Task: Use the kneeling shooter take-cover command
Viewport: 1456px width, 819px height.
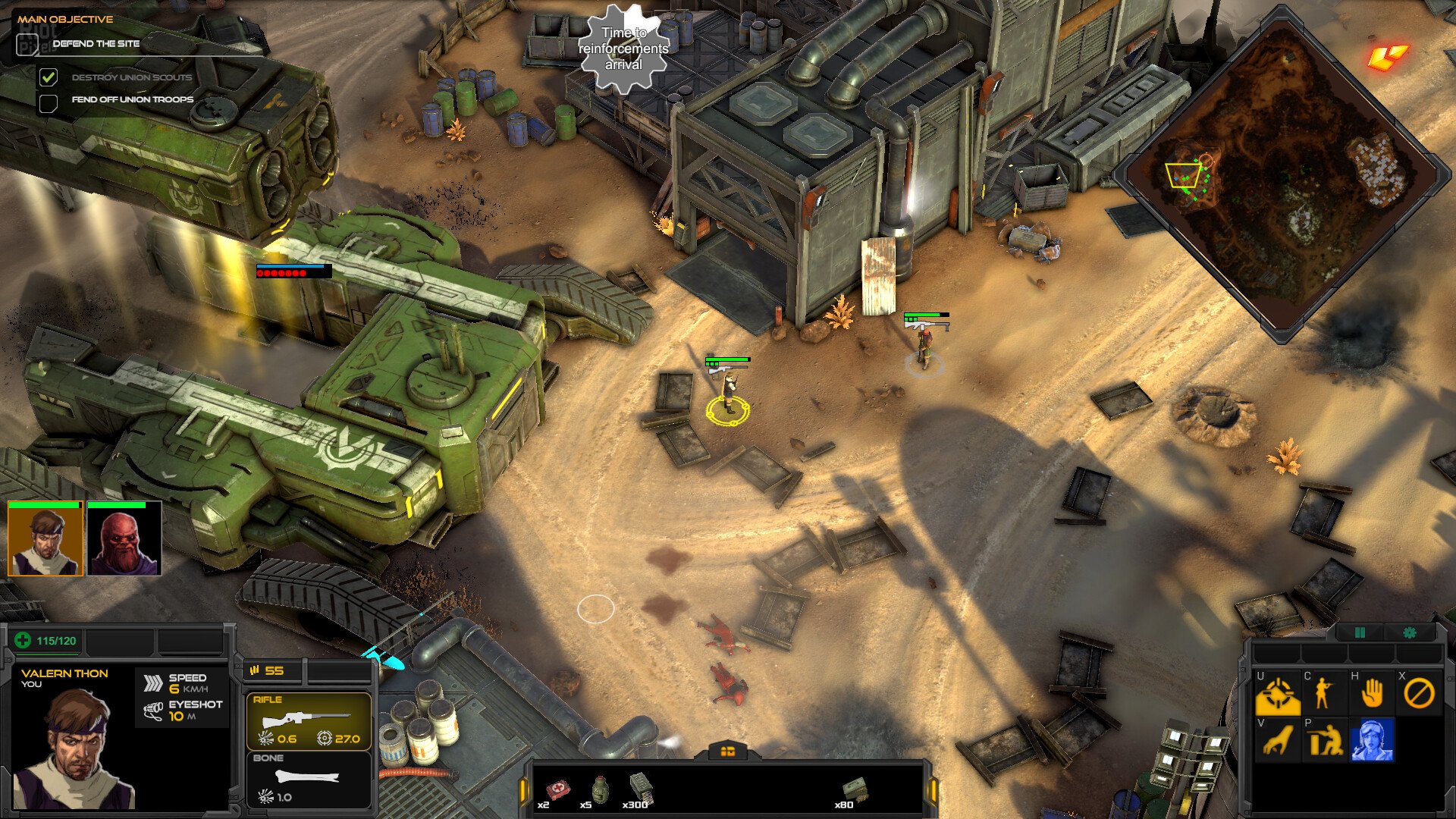Action: [1325, 740]
